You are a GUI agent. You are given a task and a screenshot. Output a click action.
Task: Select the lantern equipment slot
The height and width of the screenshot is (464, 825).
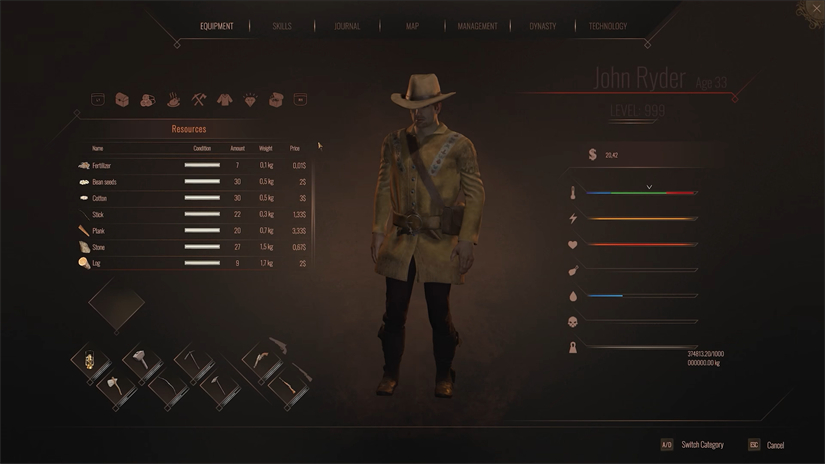click(90, 360)
